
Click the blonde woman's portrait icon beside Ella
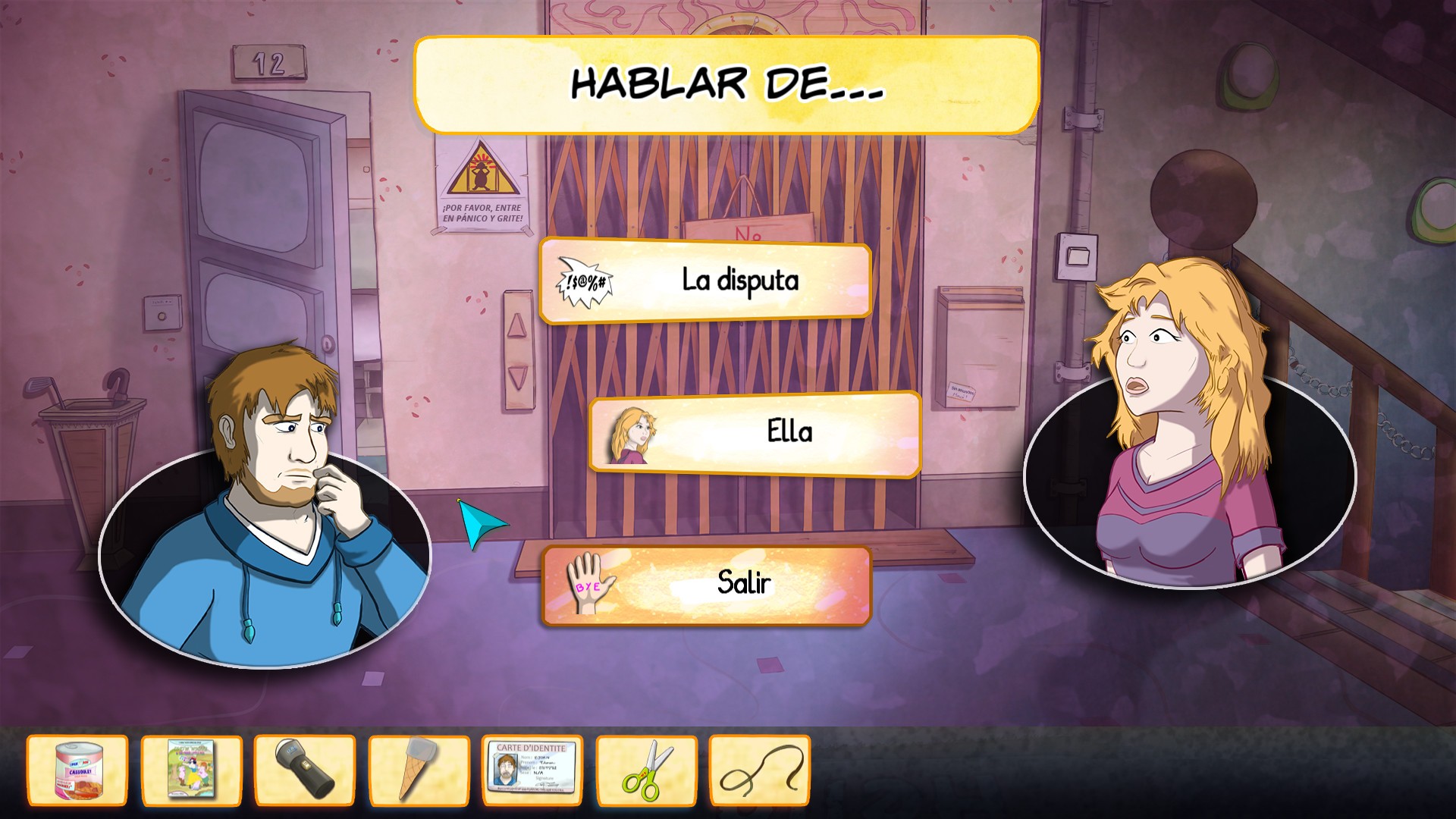pyautogui.click(x=631, y=434)
